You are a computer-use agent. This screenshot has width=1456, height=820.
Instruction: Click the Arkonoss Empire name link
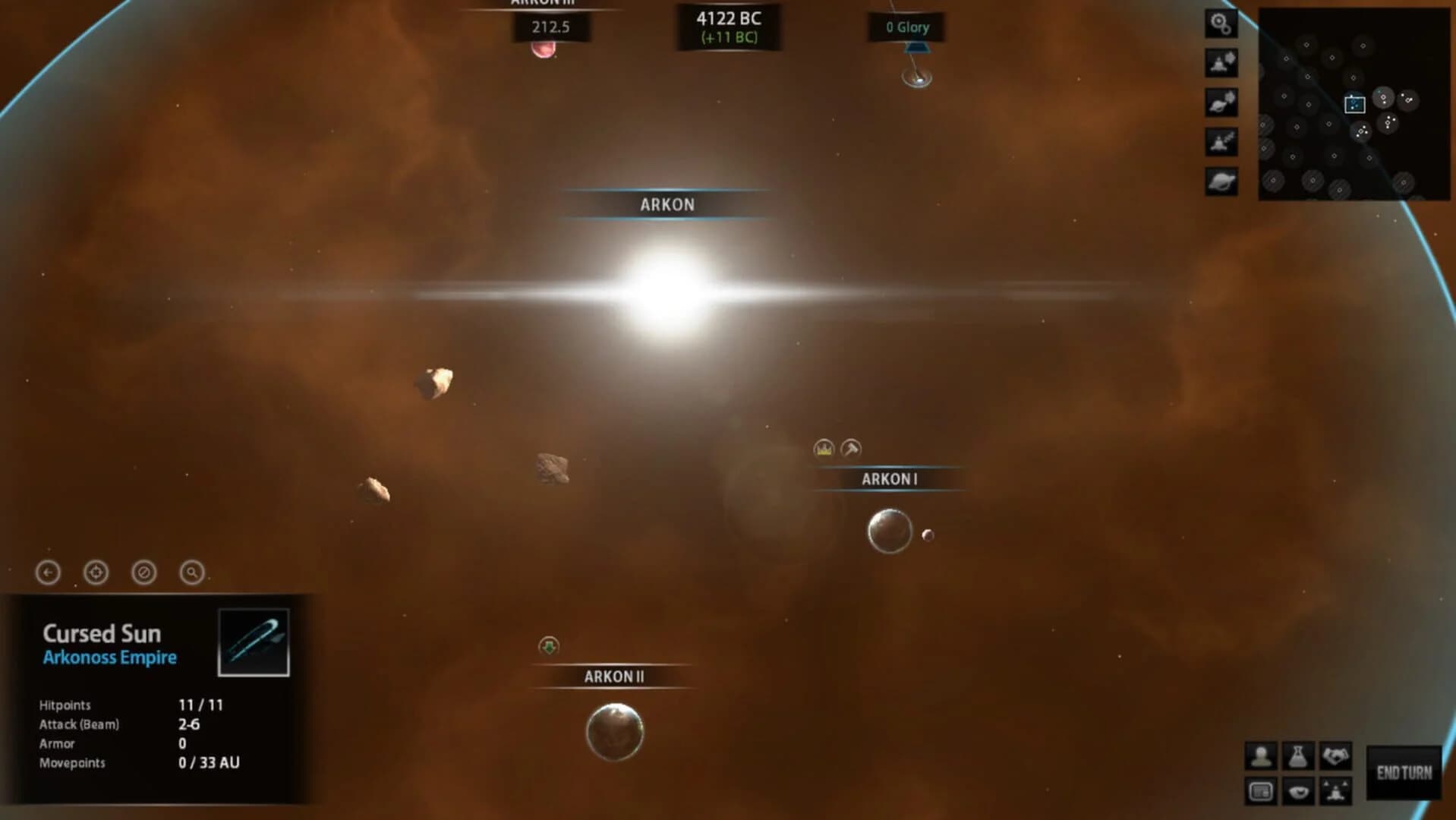111,658
